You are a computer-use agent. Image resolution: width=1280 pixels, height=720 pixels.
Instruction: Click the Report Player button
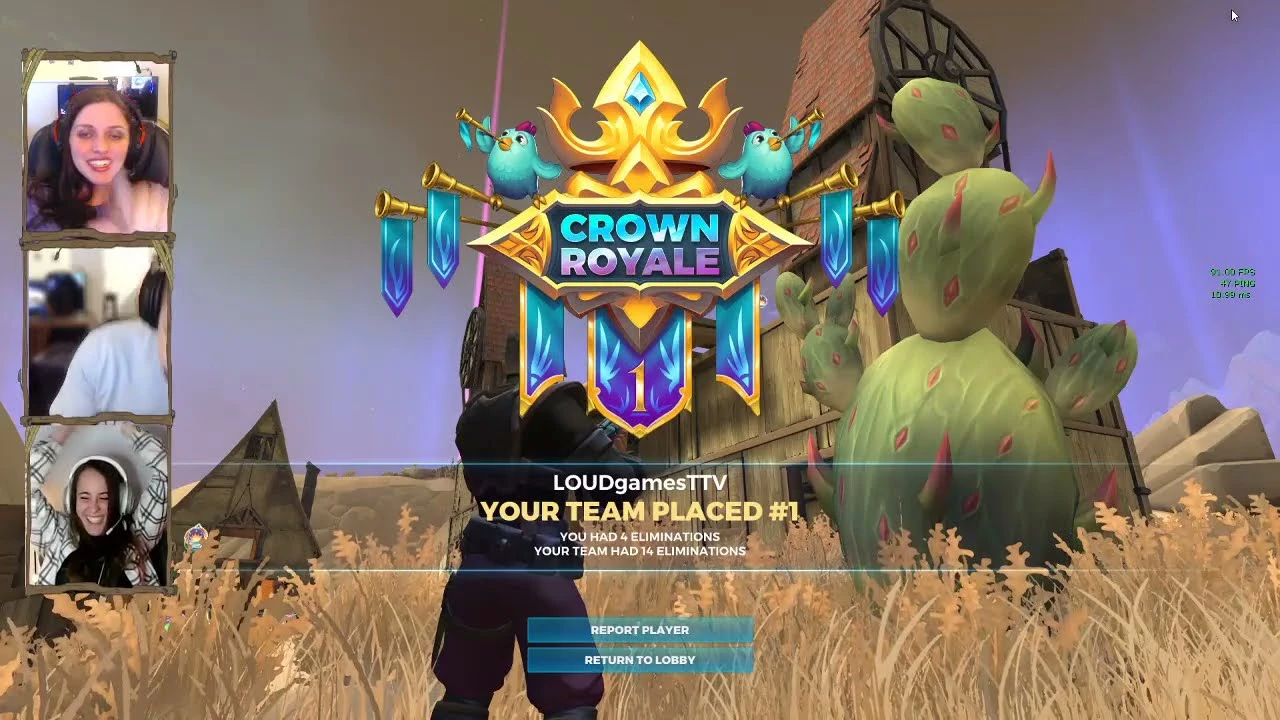(x=640, y=629)
